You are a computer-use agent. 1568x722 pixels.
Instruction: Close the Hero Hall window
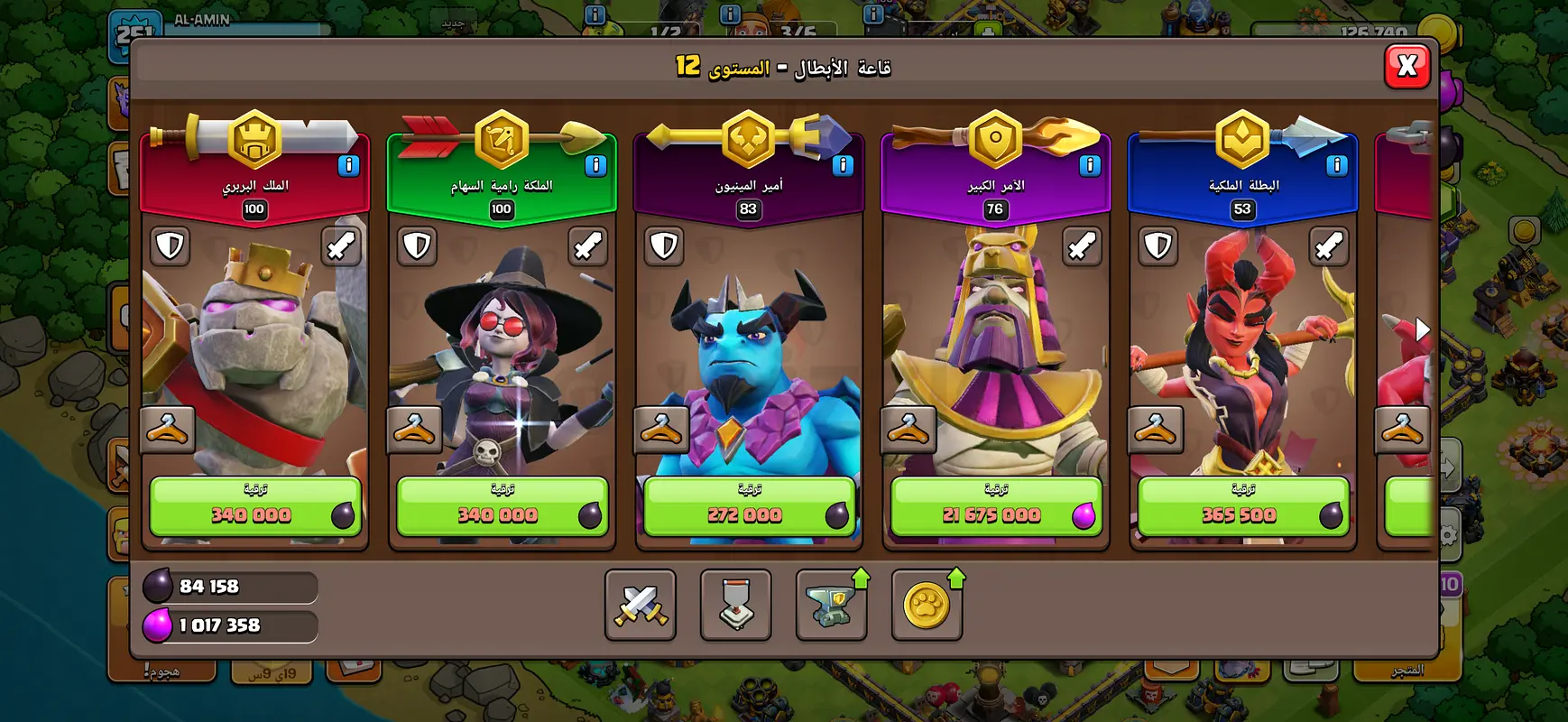(x=1407, y=66)
